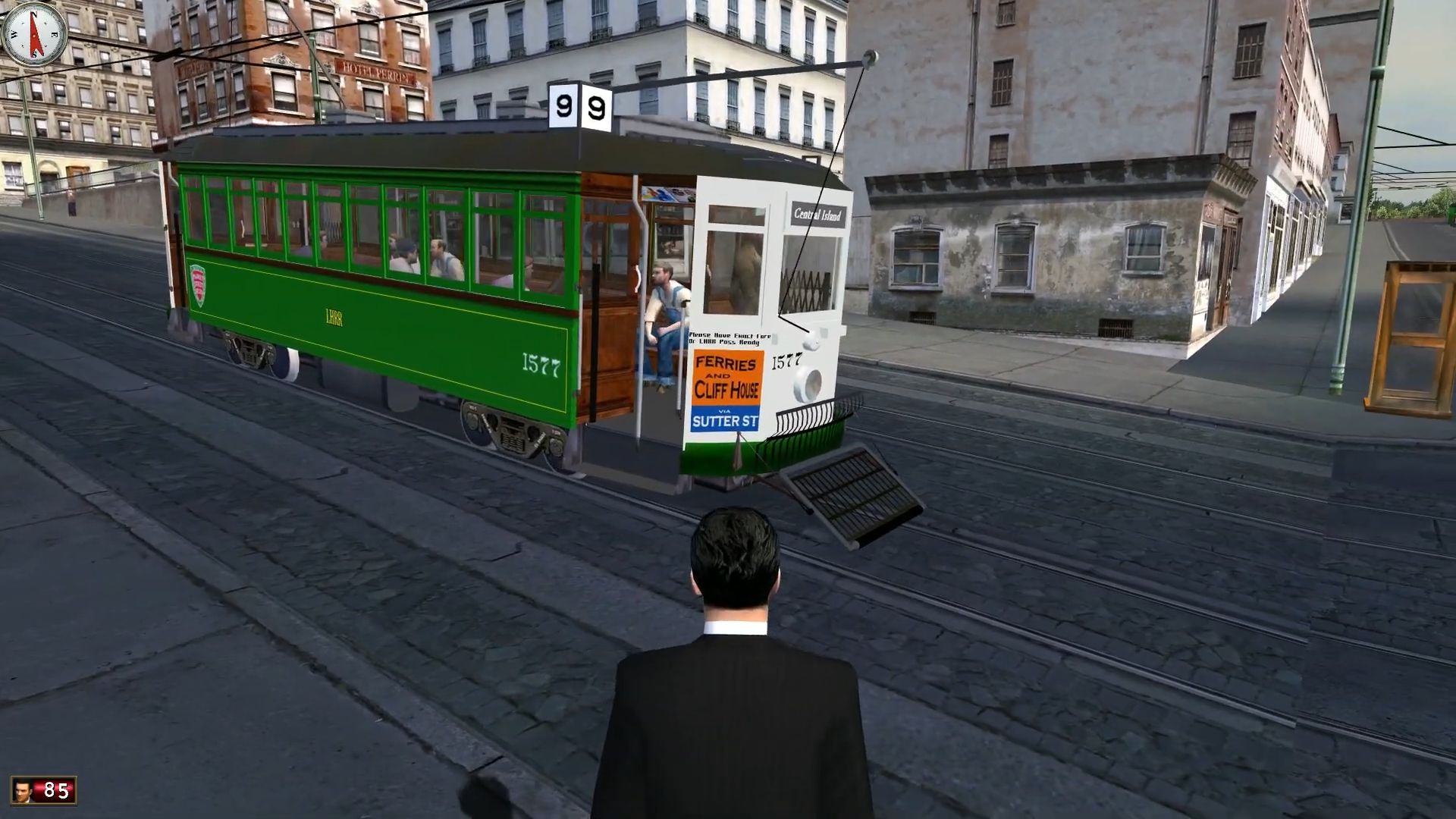
Task: Click the compass in the corner
Action: pos(34,34)
